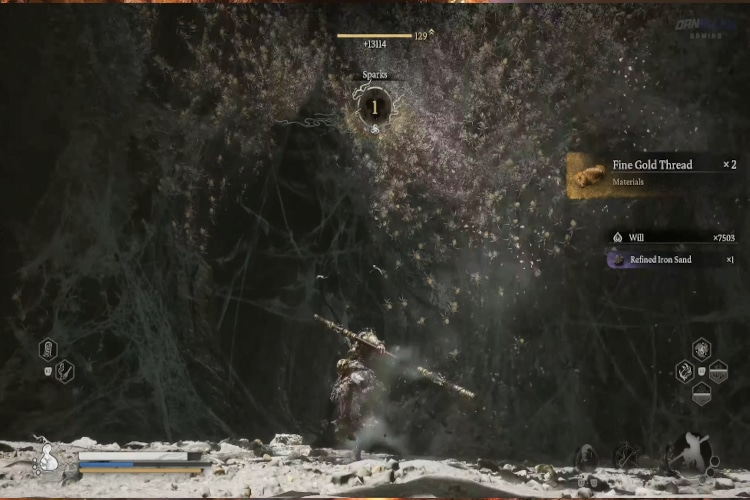750x500 pixels.
Task: Click the Sparks point medallion
Action: (x=375, y=106)
